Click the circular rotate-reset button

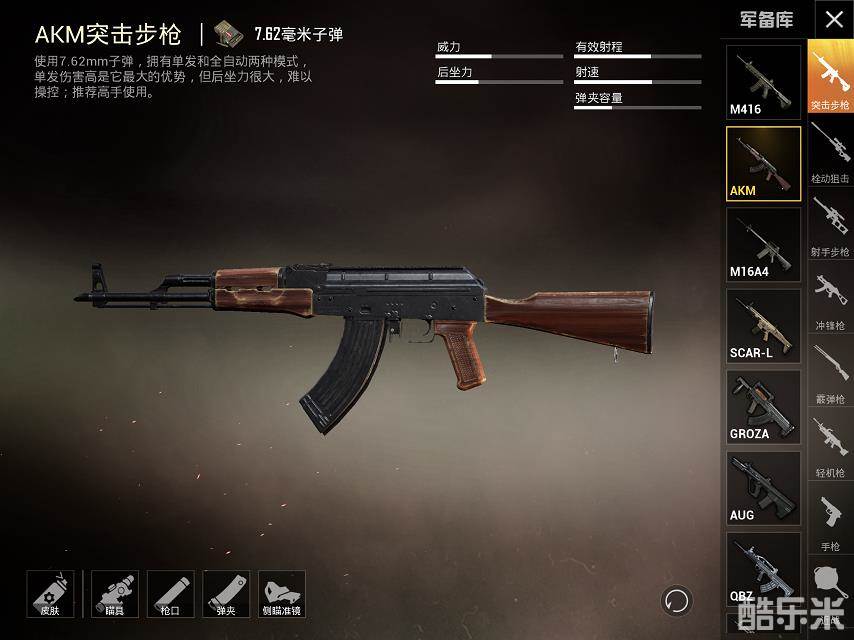pos(677,600)
